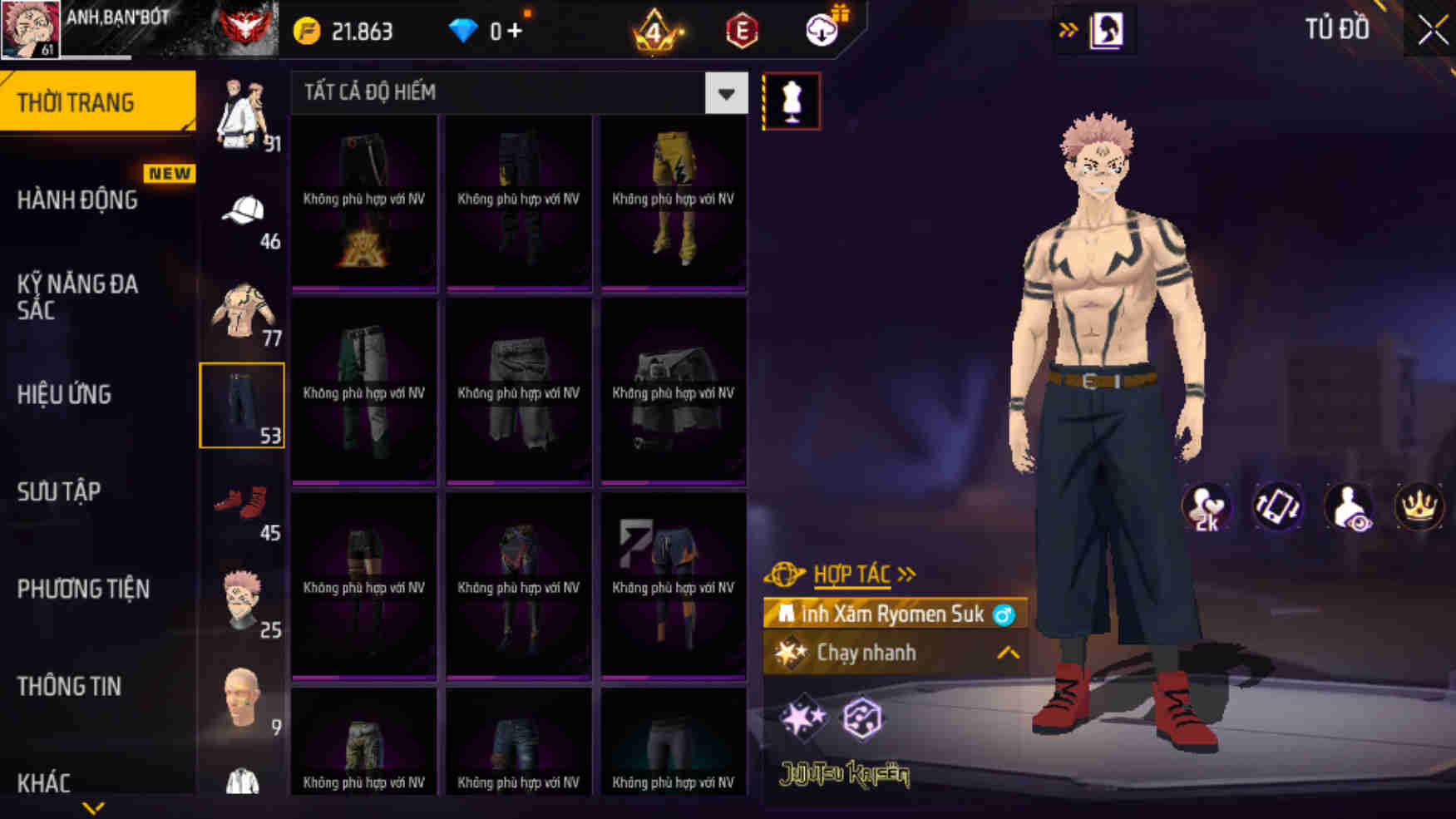The width and height of the screenshot is (1456, 819).
Task: Click the rotate character phone icon
Action: click(x=1278, y=507)
